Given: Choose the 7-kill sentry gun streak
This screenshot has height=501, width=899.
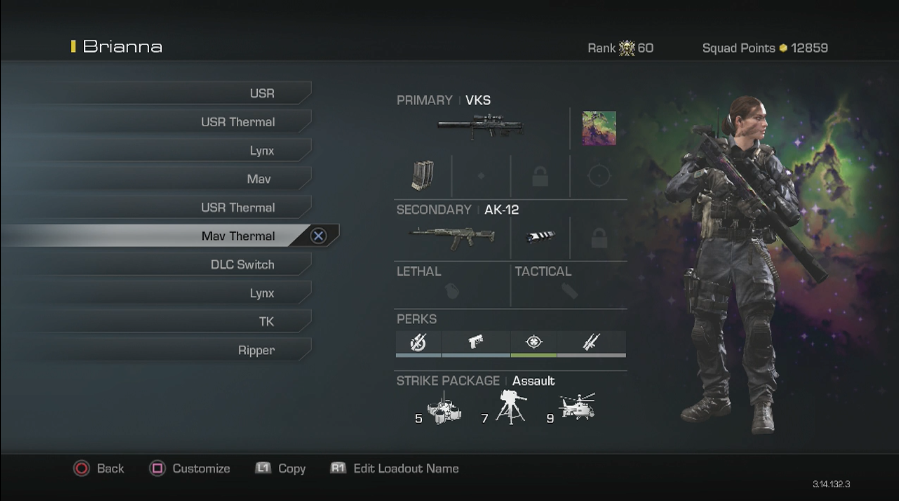Looking at the screenshot, I should tap(509, 407).
